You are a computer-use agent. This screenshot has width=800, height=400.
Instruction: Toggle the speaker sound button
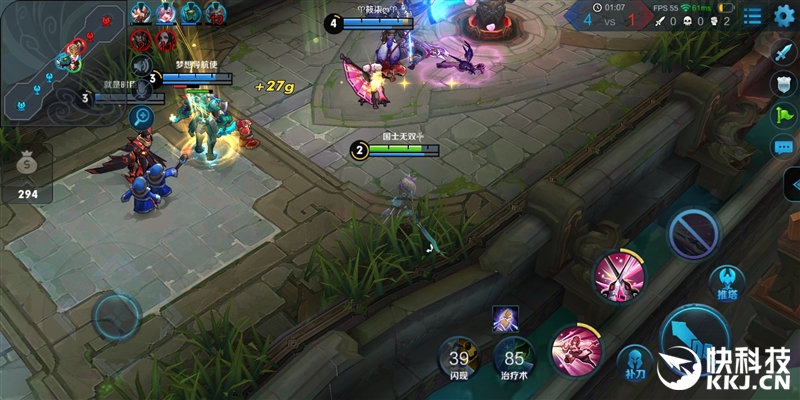coord(143,63)
